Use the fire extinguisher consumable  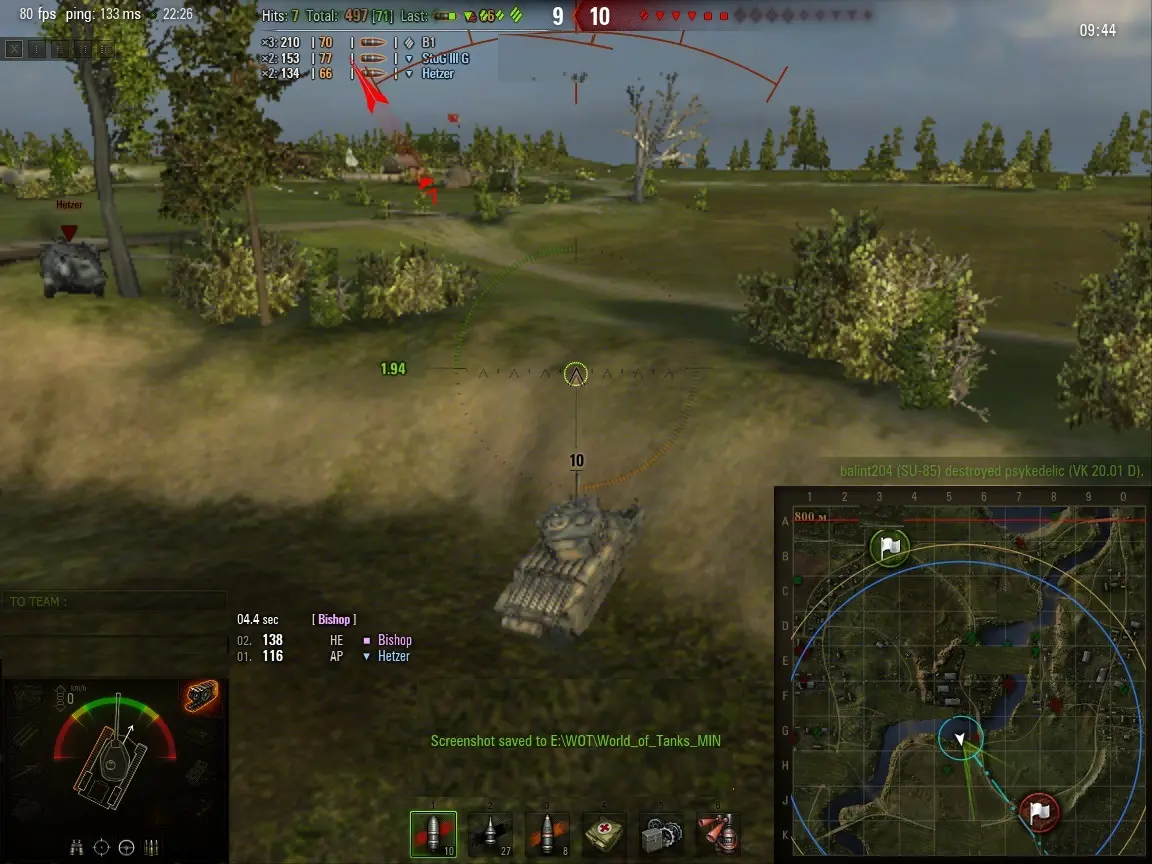tap(718, 834)
